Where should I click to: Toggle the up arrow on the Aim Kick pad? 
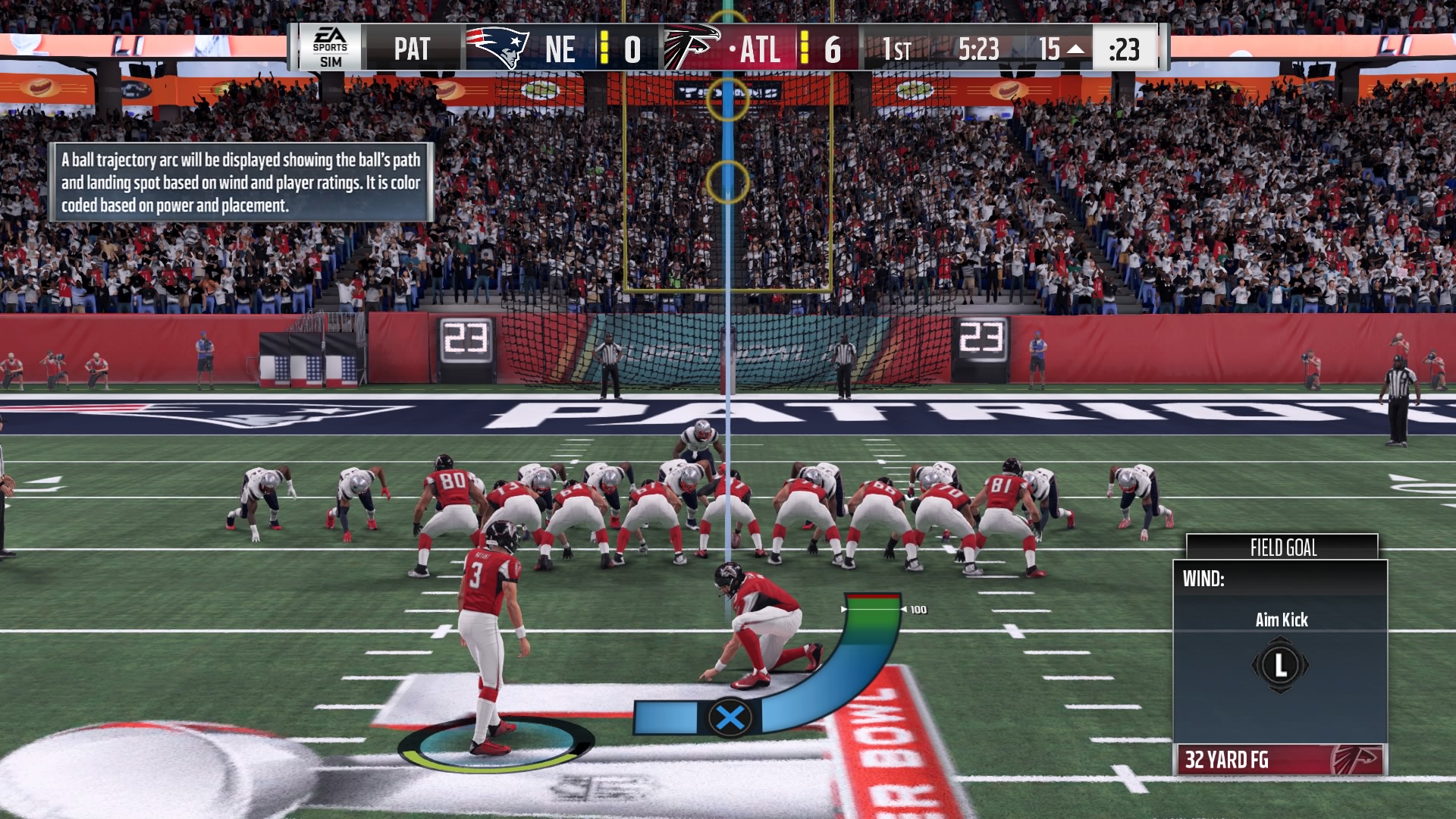pyautogui.click(x=1281, y=641)
